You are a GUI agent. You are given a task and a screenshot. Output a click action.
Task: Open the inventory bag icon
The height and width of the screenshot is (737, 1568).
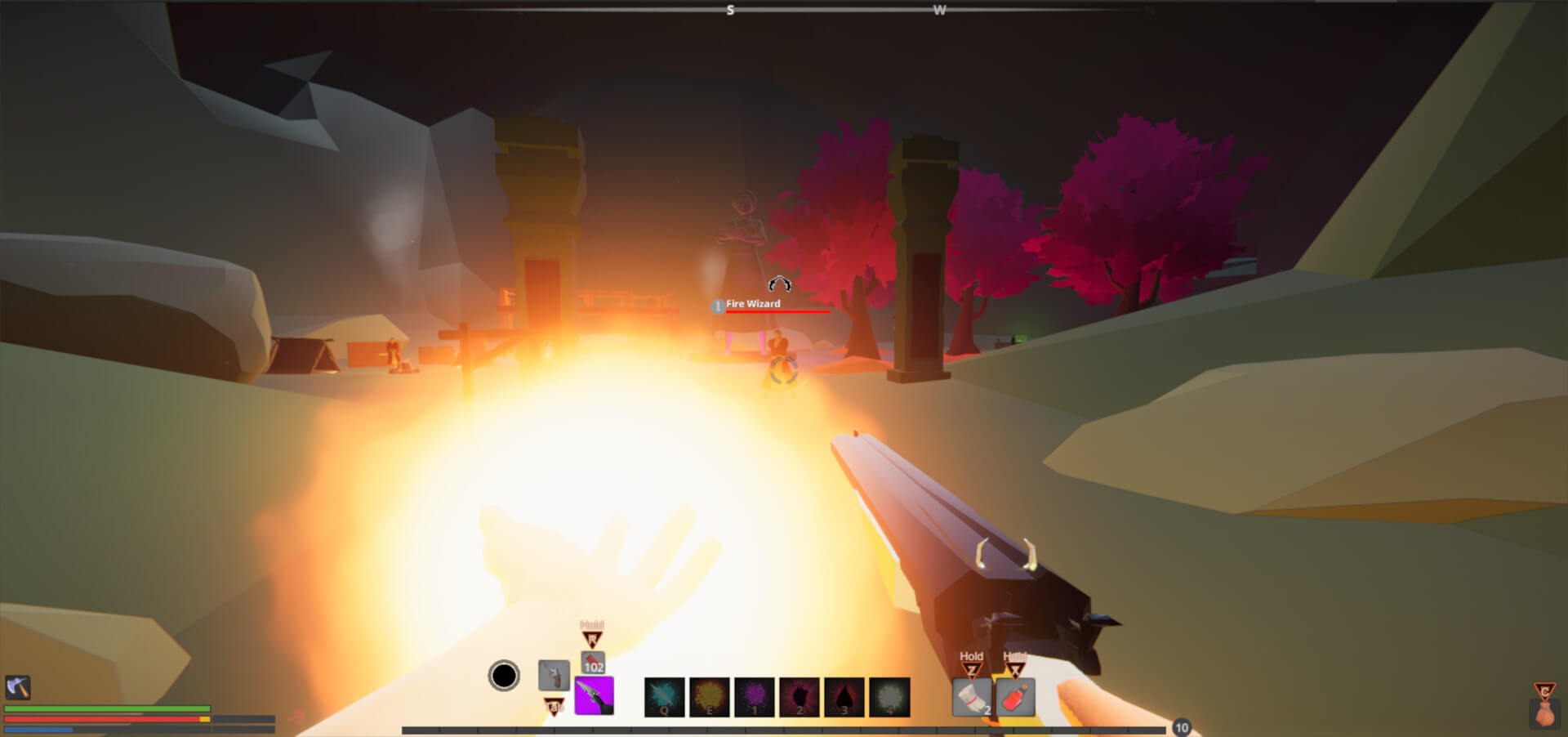click(x=1544, y=712)
